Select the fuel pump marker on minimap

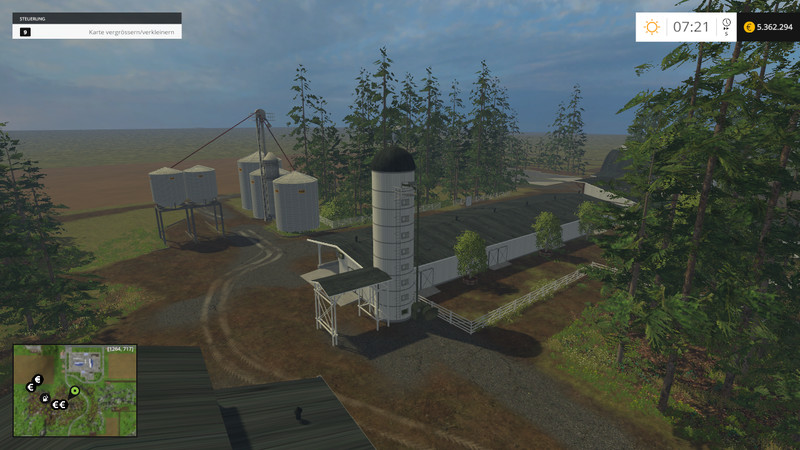pyautogui.click(x=45, y=397)
